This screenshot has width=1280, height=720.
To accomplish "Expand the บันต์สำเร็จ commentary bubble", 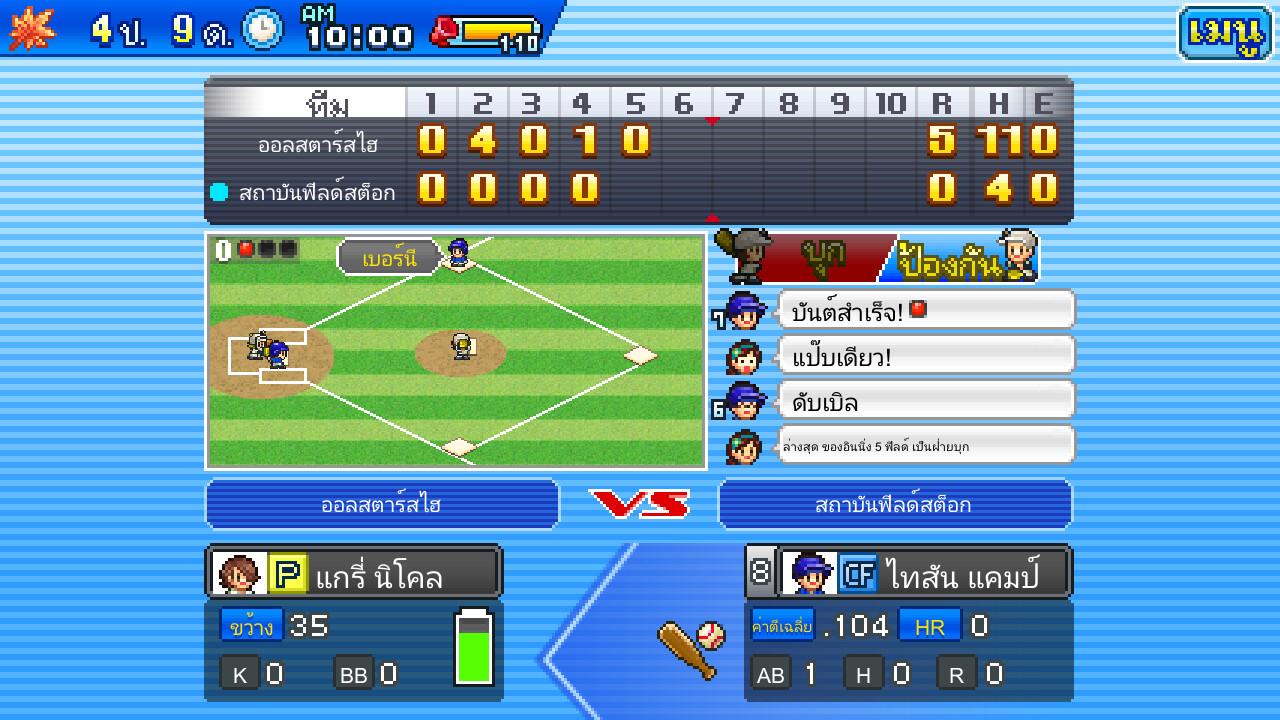I will coord(924,309).
